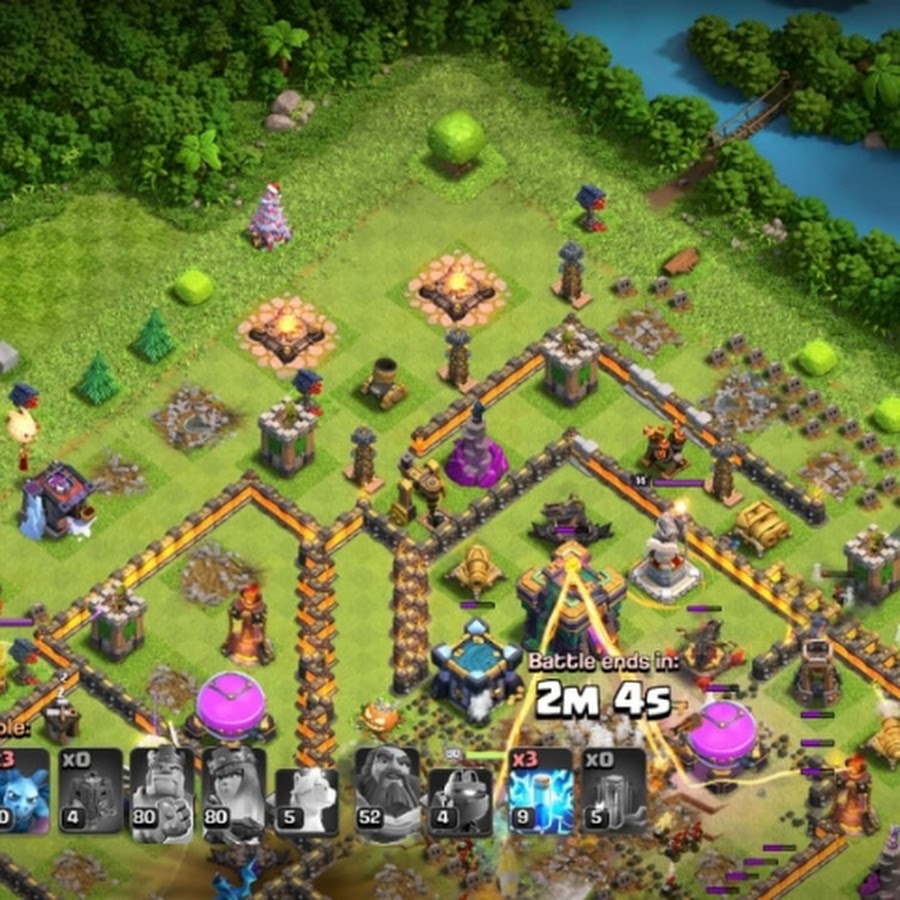Select the depleted troop card beside Minion

click(x=91, y=790)
